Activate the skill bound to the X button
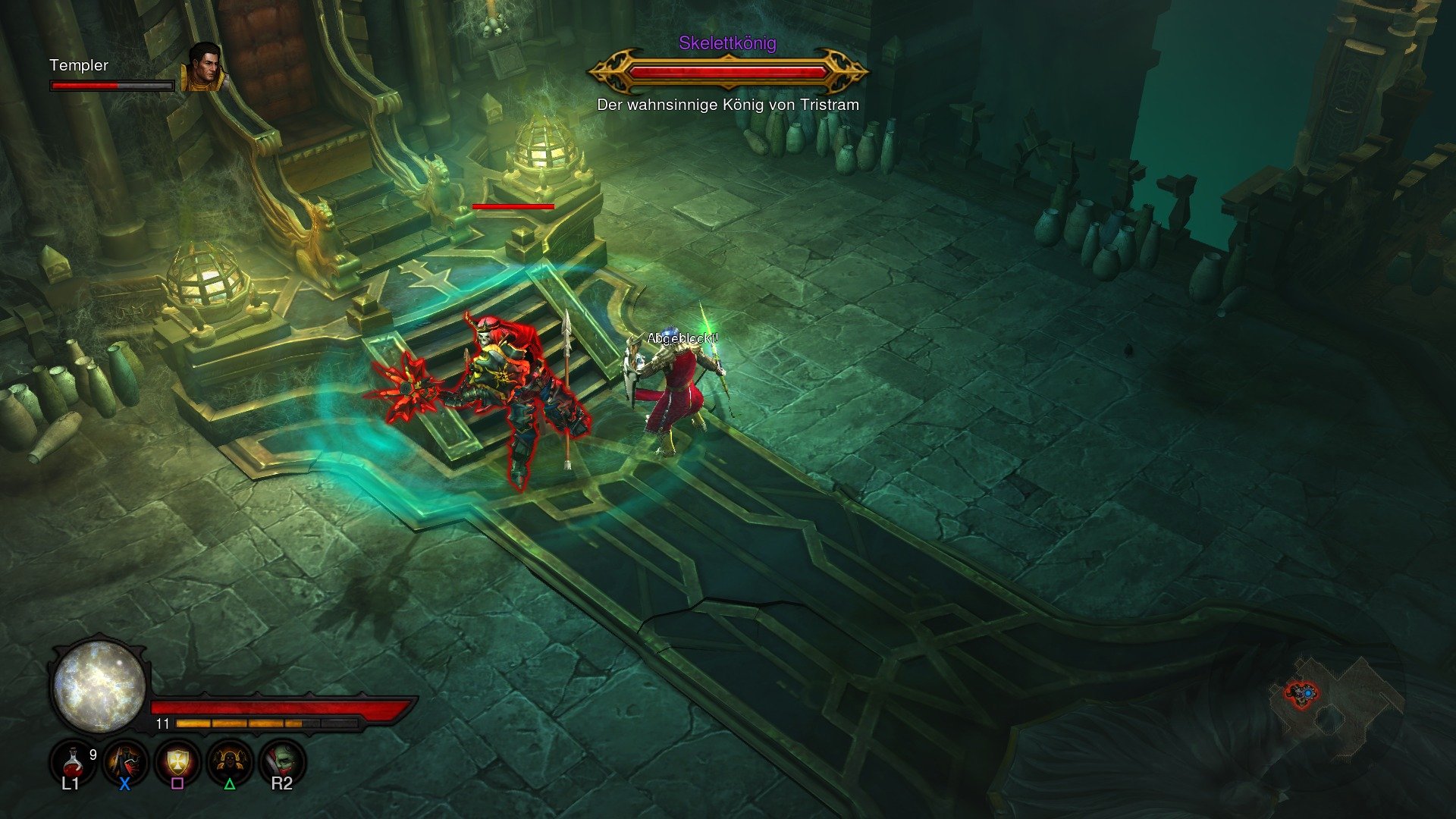The image size is (1456, 819). [x=126, y=761]
